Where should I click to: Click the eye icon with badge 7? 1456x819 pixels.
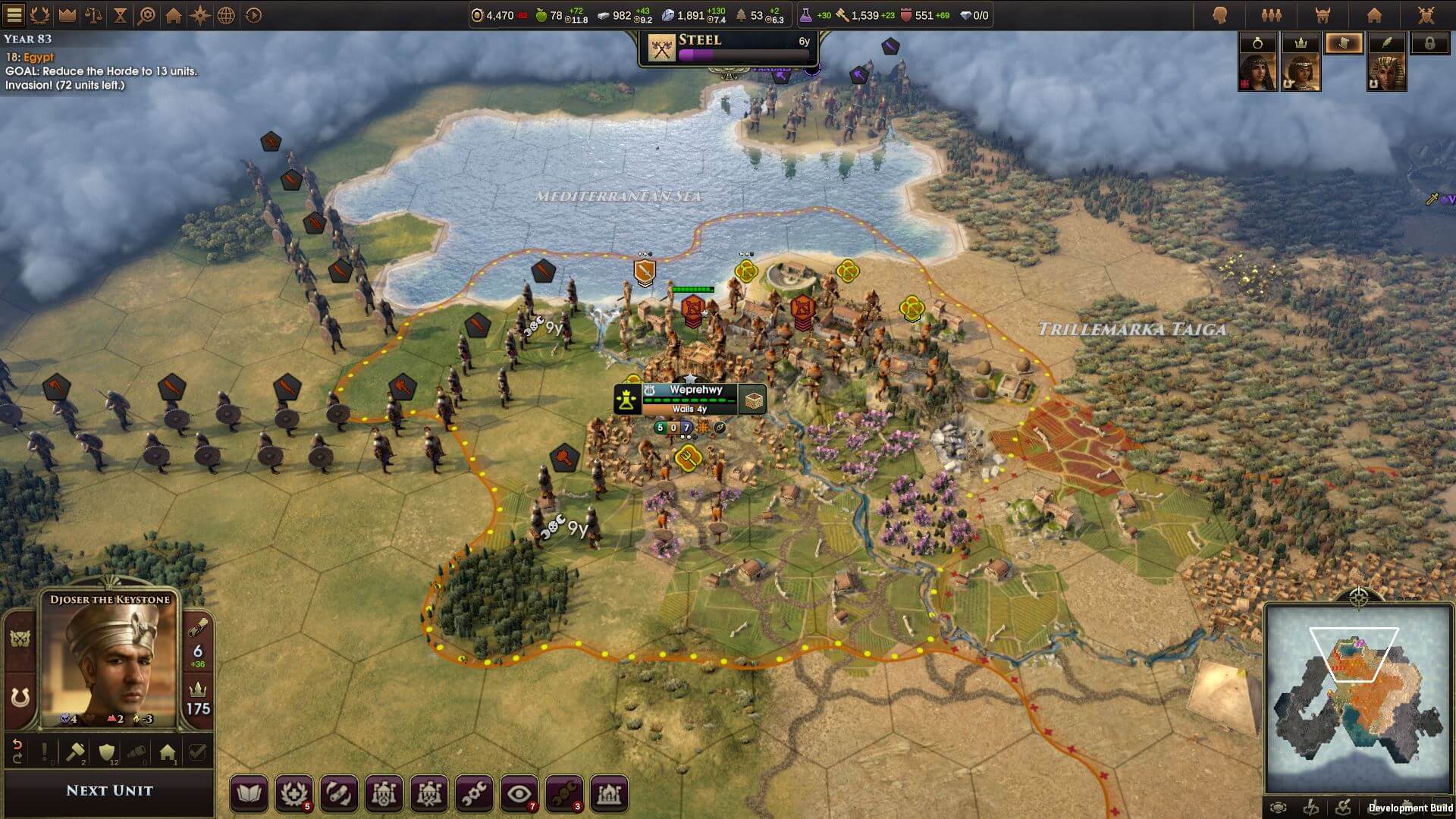(519, 794)
